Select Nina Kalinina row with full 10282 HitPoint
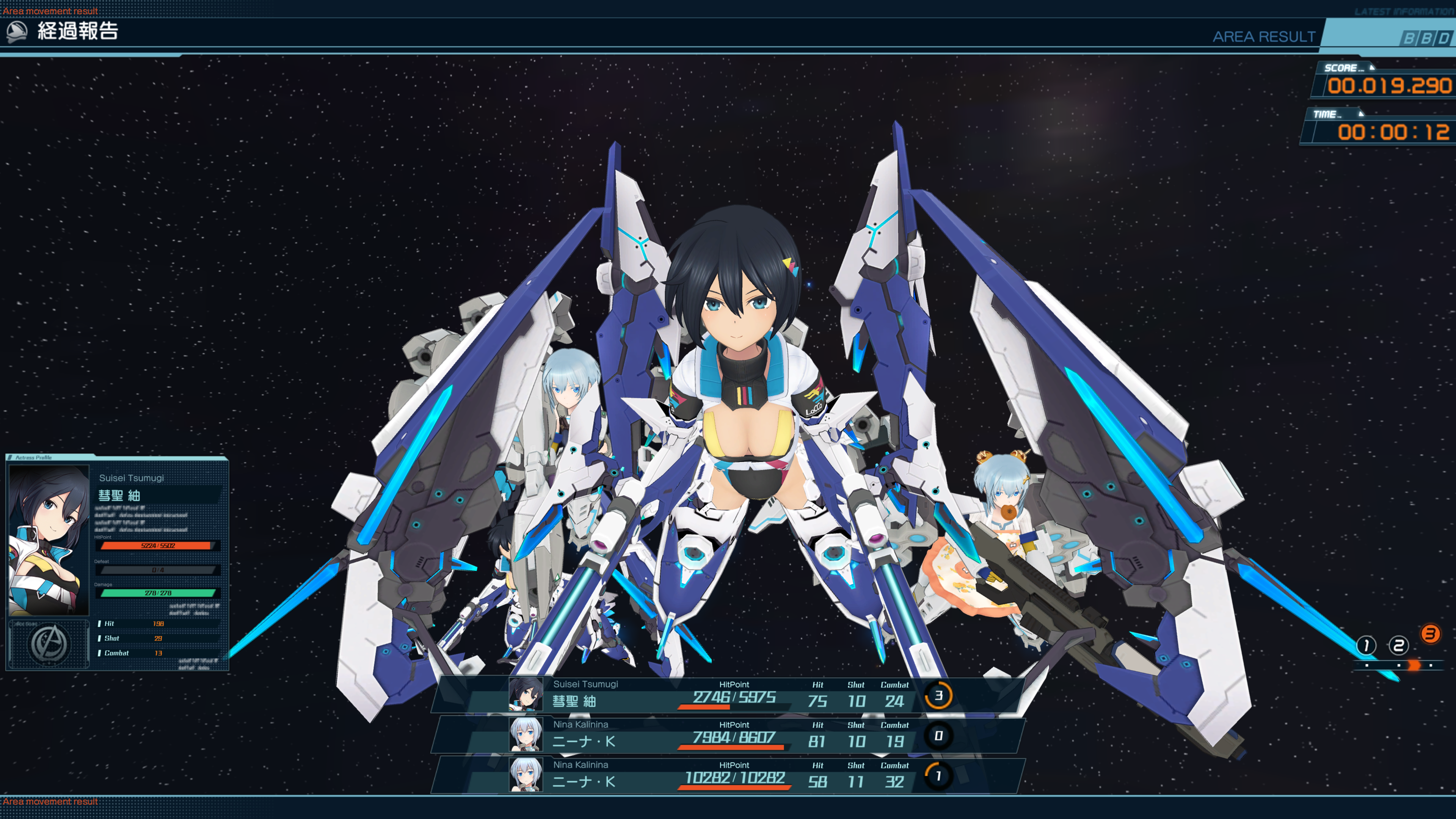1456x819 pixels. coord(729,775)
